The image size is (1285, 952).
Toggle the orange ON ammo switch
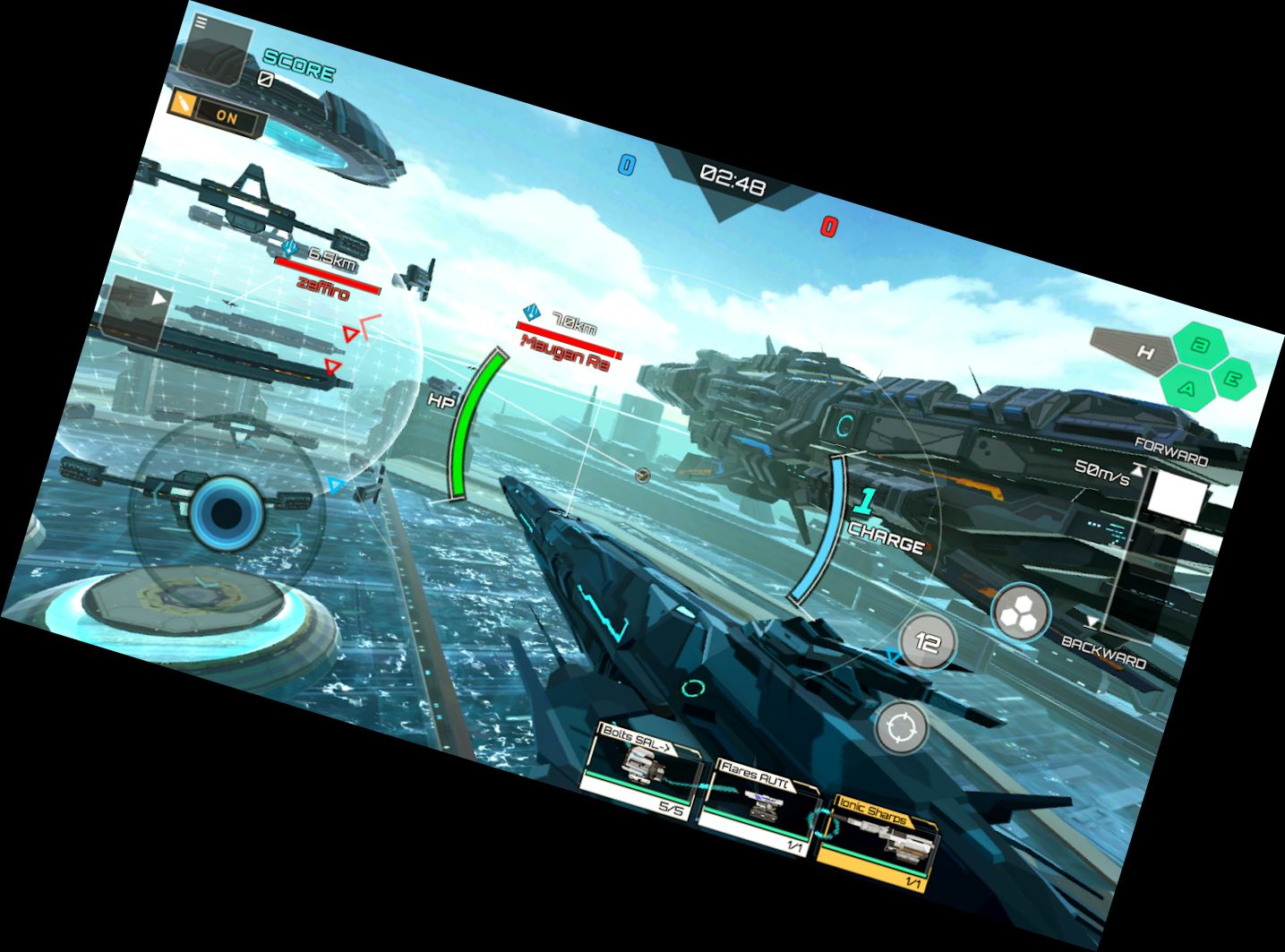(x=216, y=113)
